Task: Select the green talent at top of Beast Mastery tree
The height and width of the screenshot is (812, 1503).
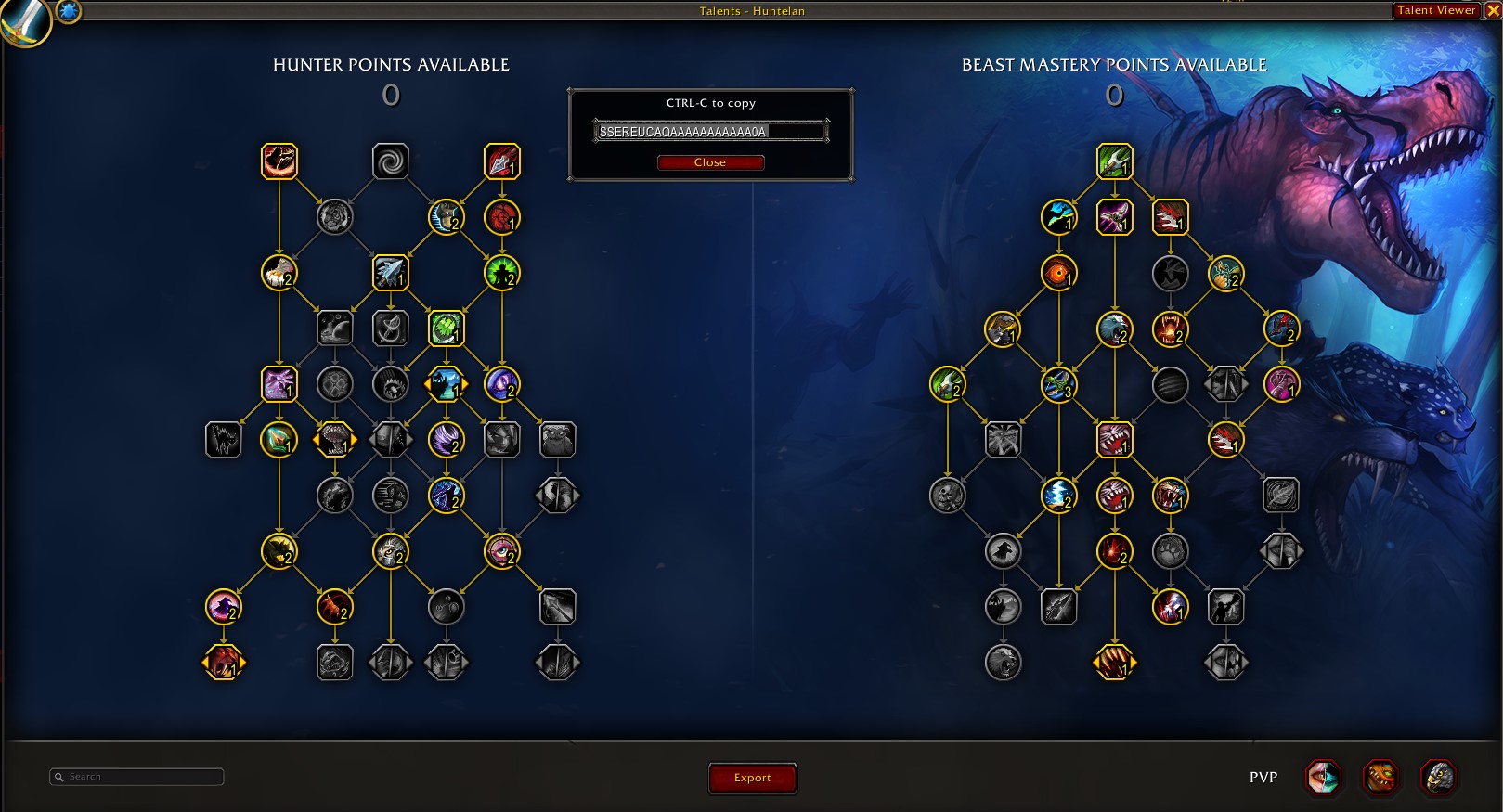Action: [1114, 161]
